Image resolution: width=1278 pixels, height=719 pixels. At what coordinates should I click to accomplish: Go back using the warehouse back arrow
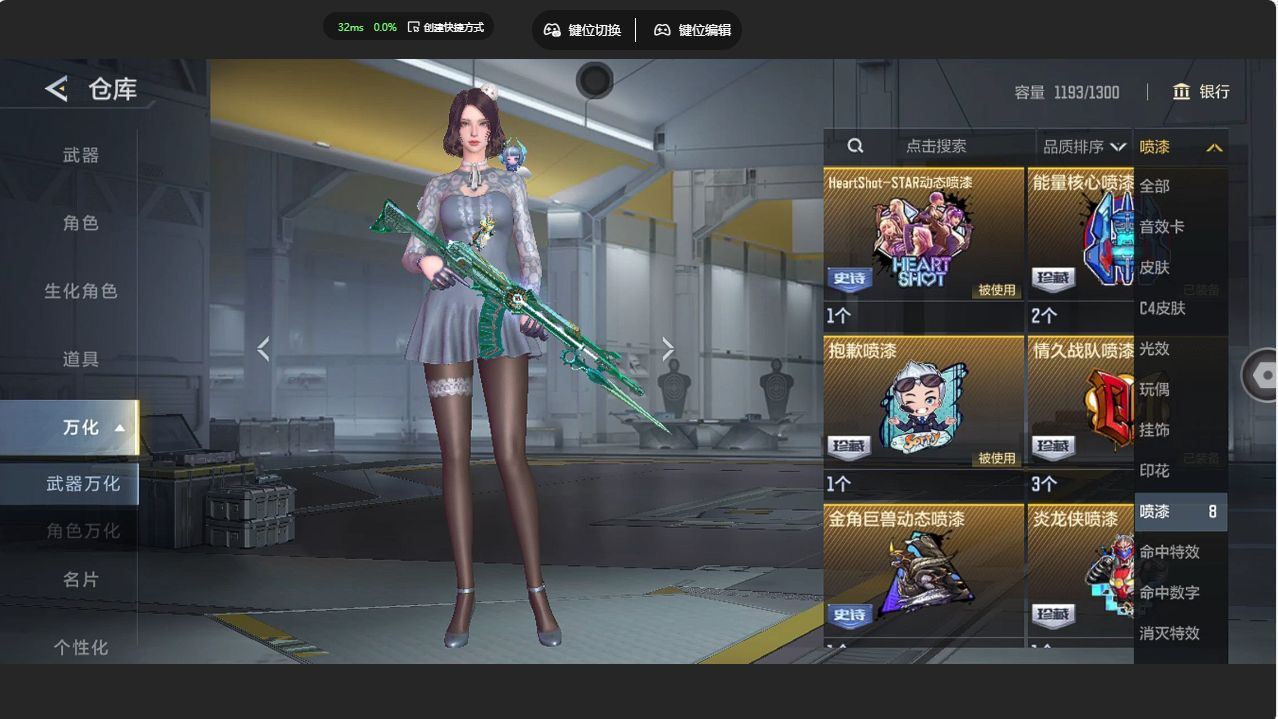(56, 89)
